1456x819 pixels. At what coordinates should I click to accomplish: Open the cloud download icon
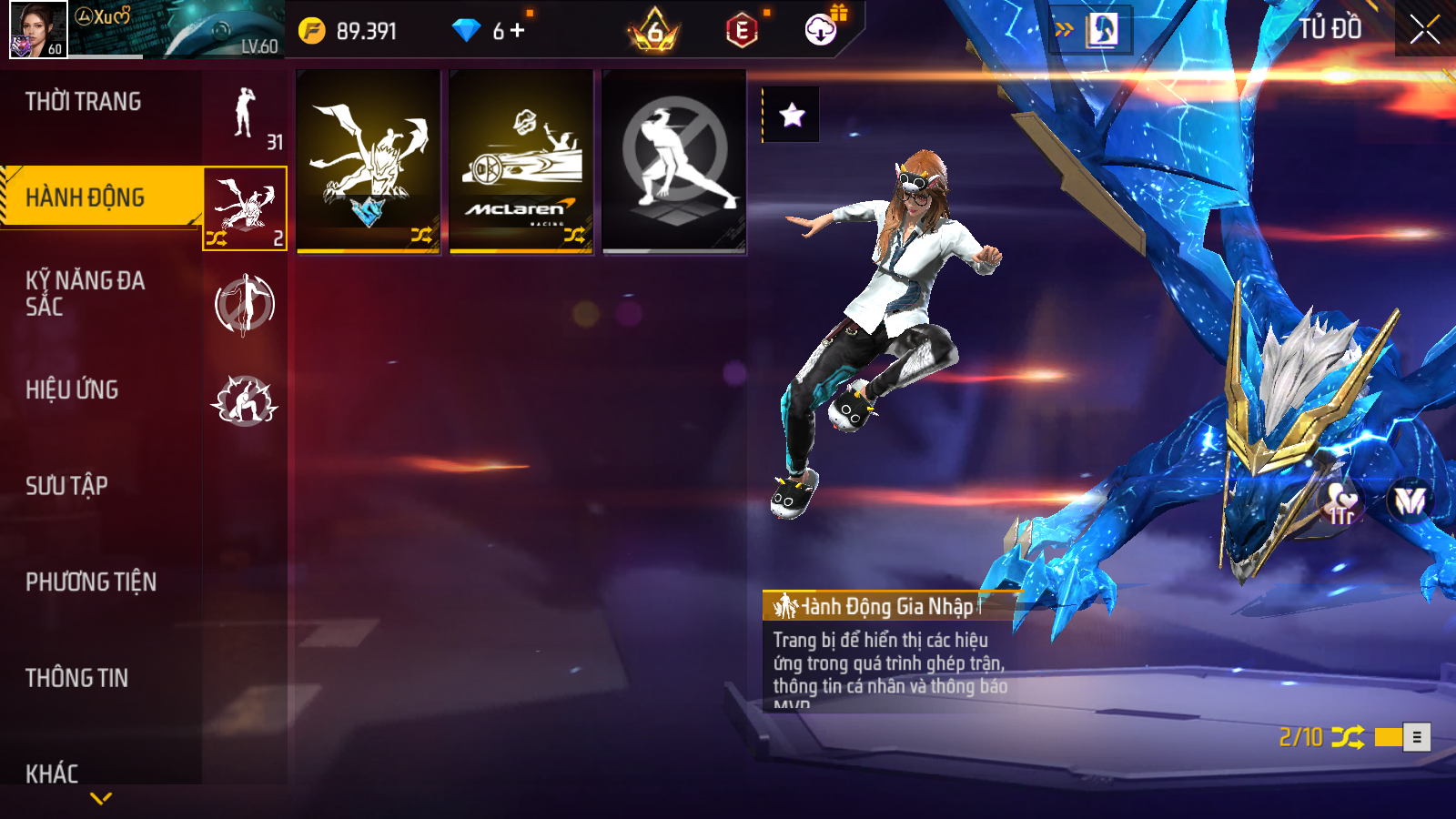821,31
